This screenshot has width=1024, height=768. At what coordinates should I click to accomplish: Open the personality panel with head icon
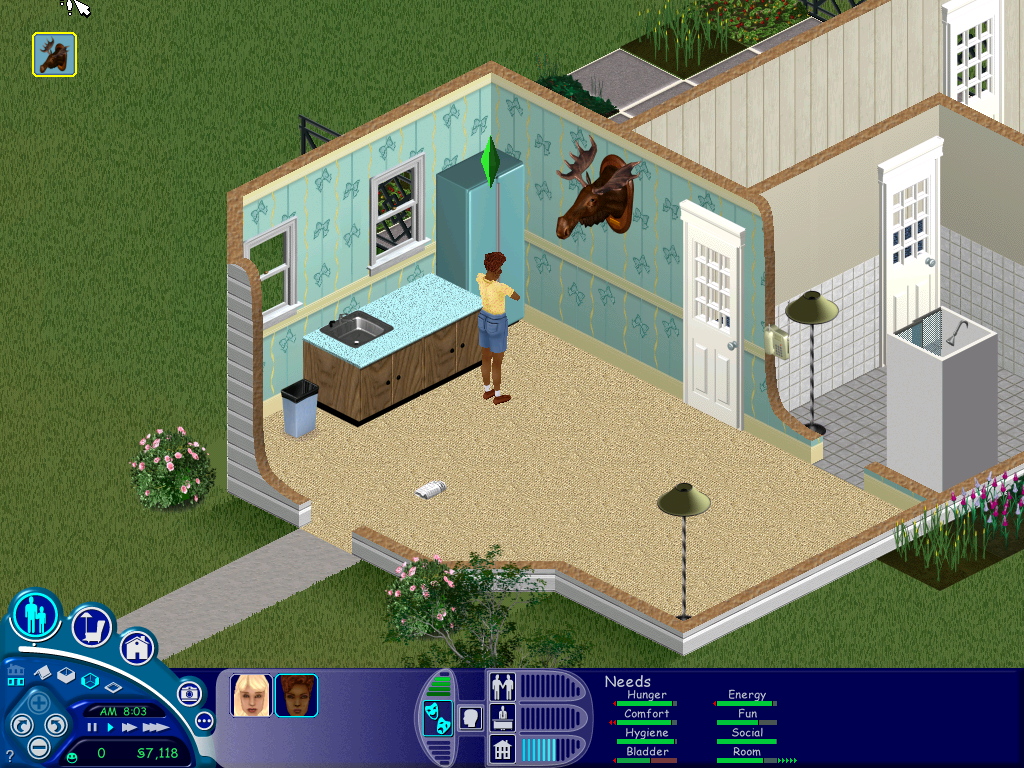click(470, 717)
